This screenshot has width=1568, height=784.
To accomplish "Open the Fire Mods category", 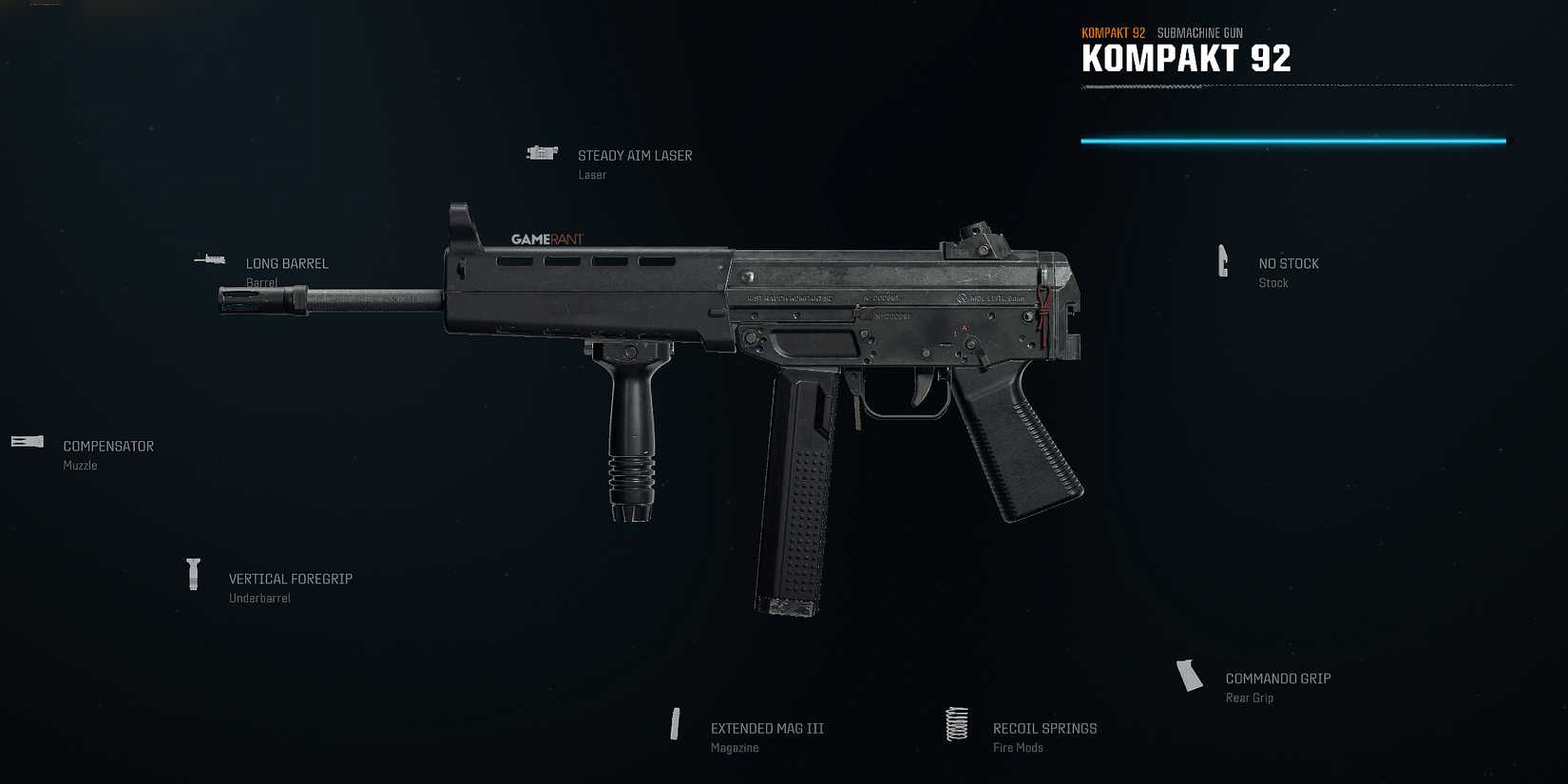I will pos(1017,747).
